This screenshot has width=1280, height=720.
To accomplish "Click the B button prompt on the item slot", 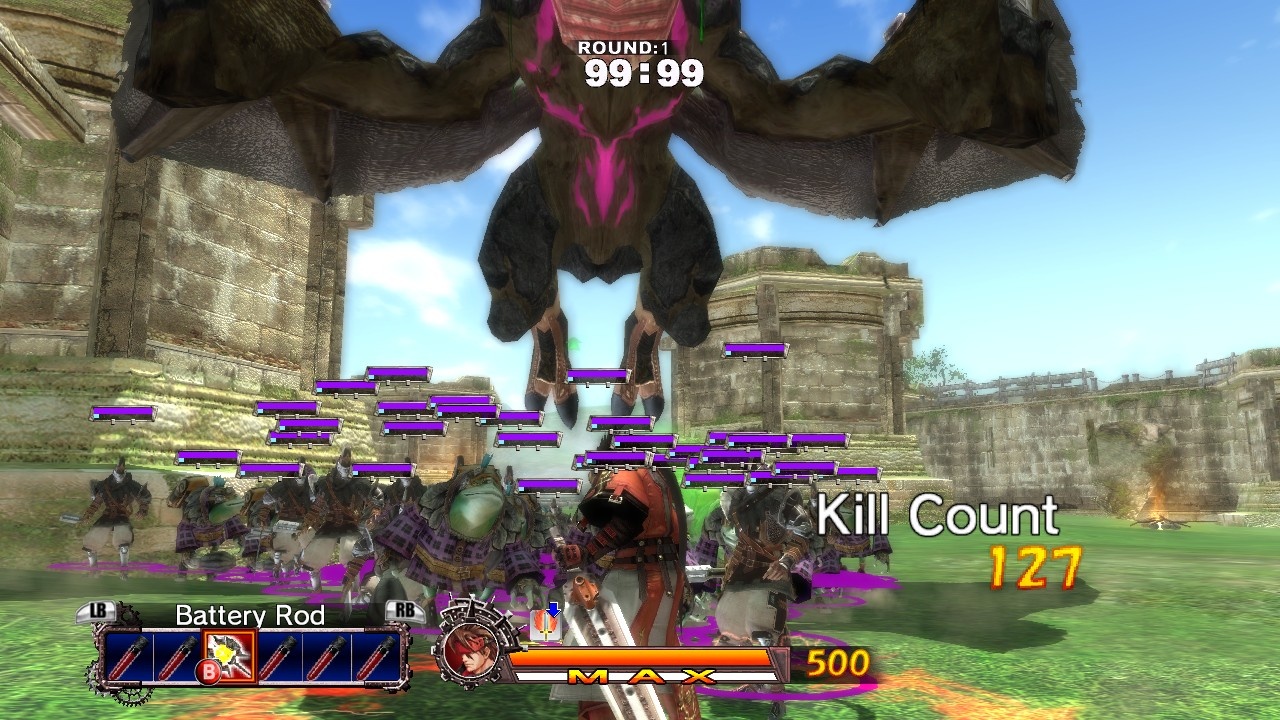I will [208, 669].
